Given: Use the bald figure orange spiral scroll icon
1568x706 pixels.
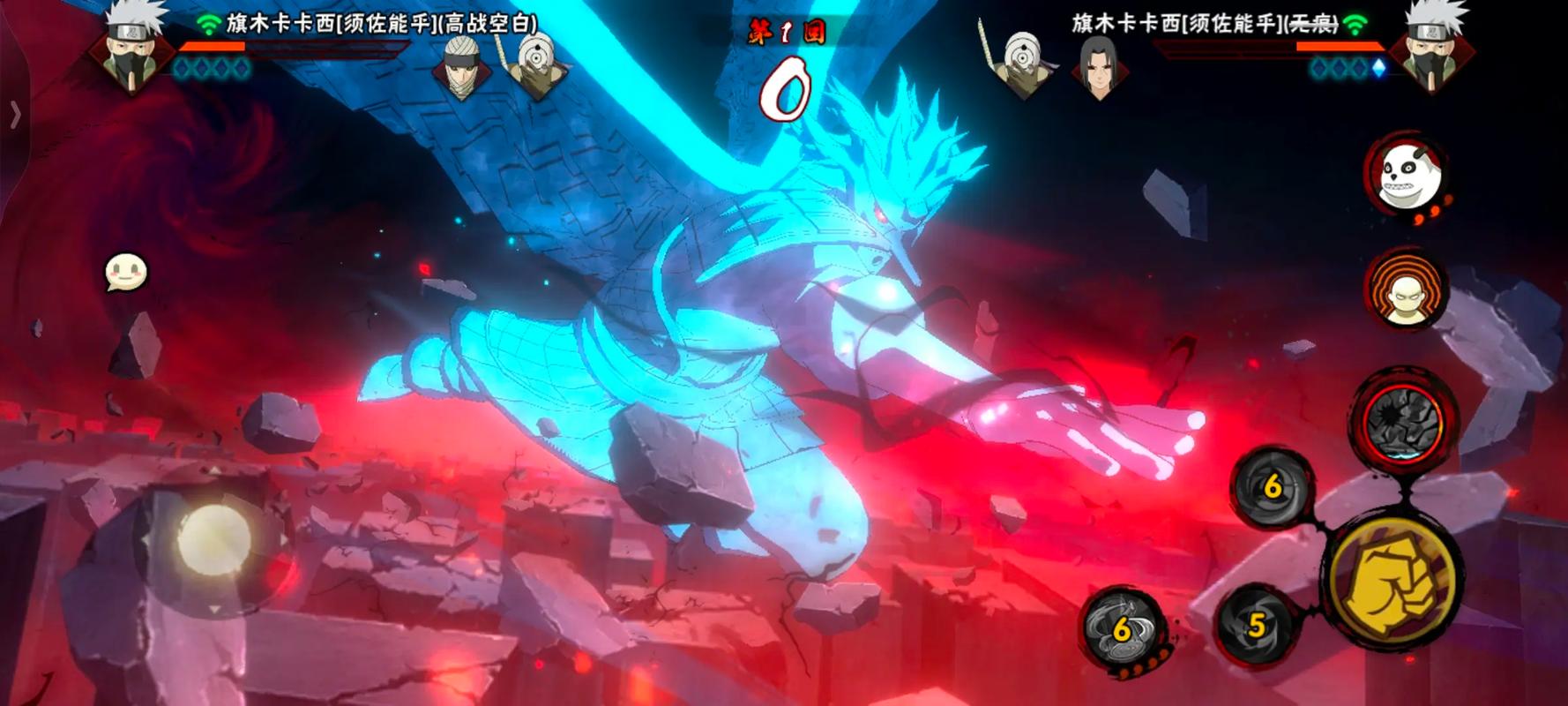Looking at the screenshot, I should tap(1406, 291).
